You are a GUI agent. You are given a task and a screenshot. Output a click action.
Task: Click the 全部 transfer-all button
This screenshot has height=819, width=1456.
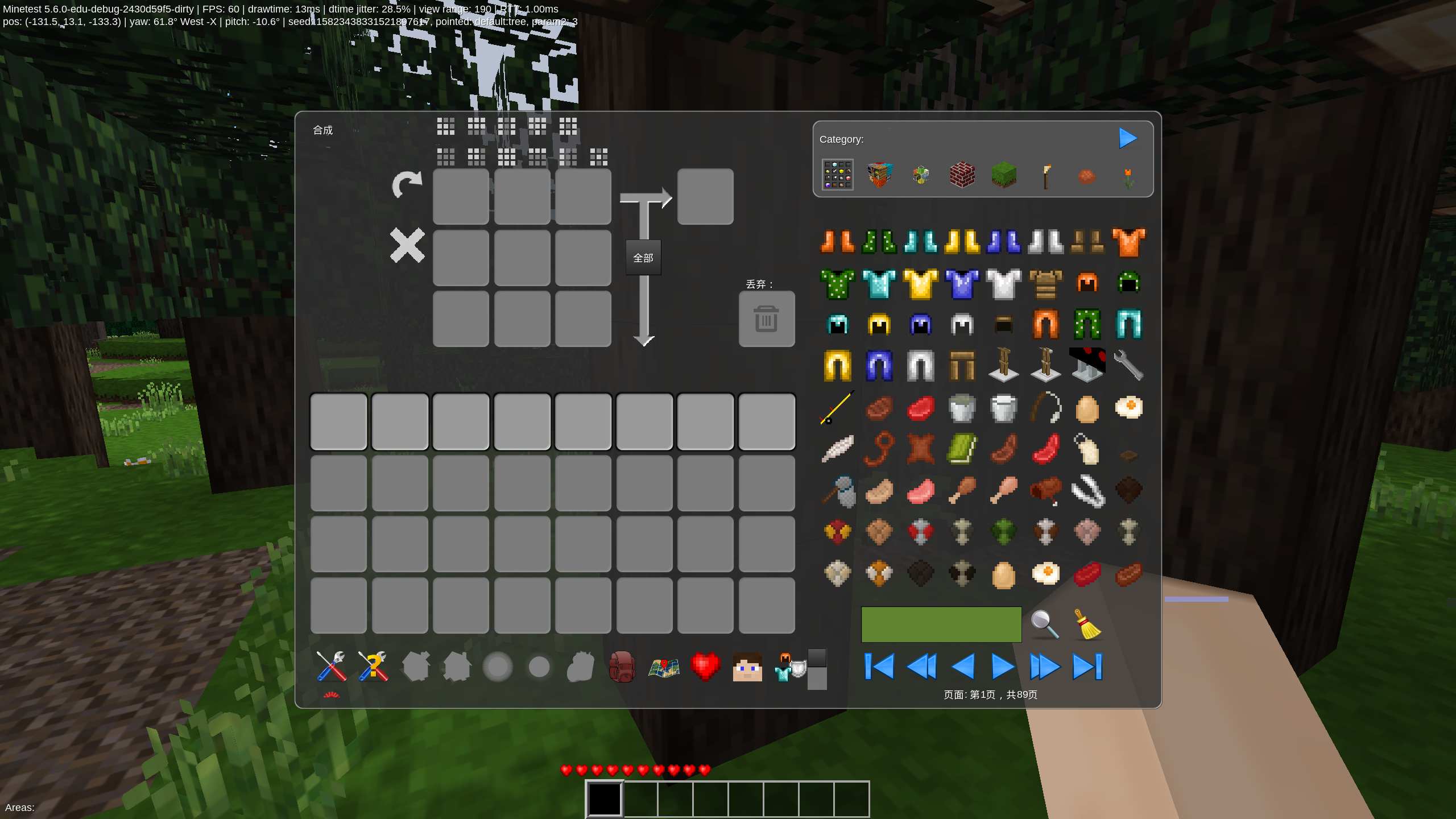tap(644, 258)
